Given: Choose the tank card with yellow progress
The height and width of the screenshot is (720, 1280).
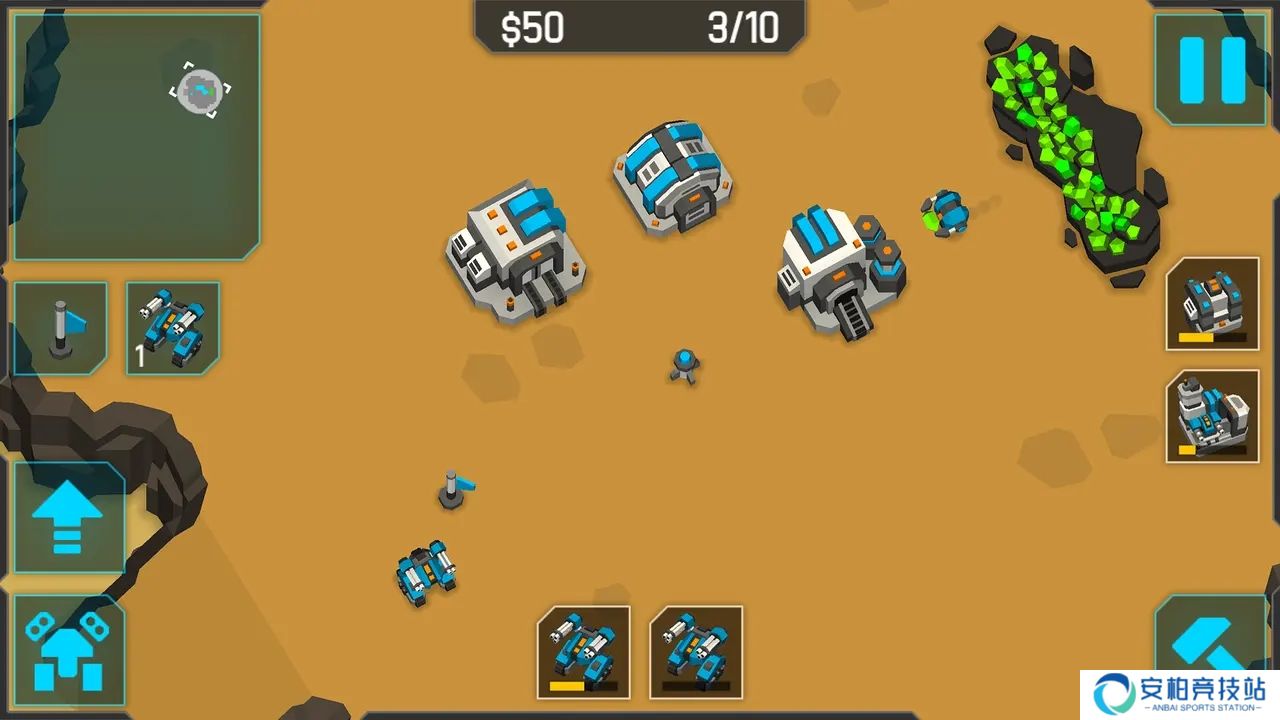Looking at the screenshot, I should pyautogui.click(x=584, y=651).
